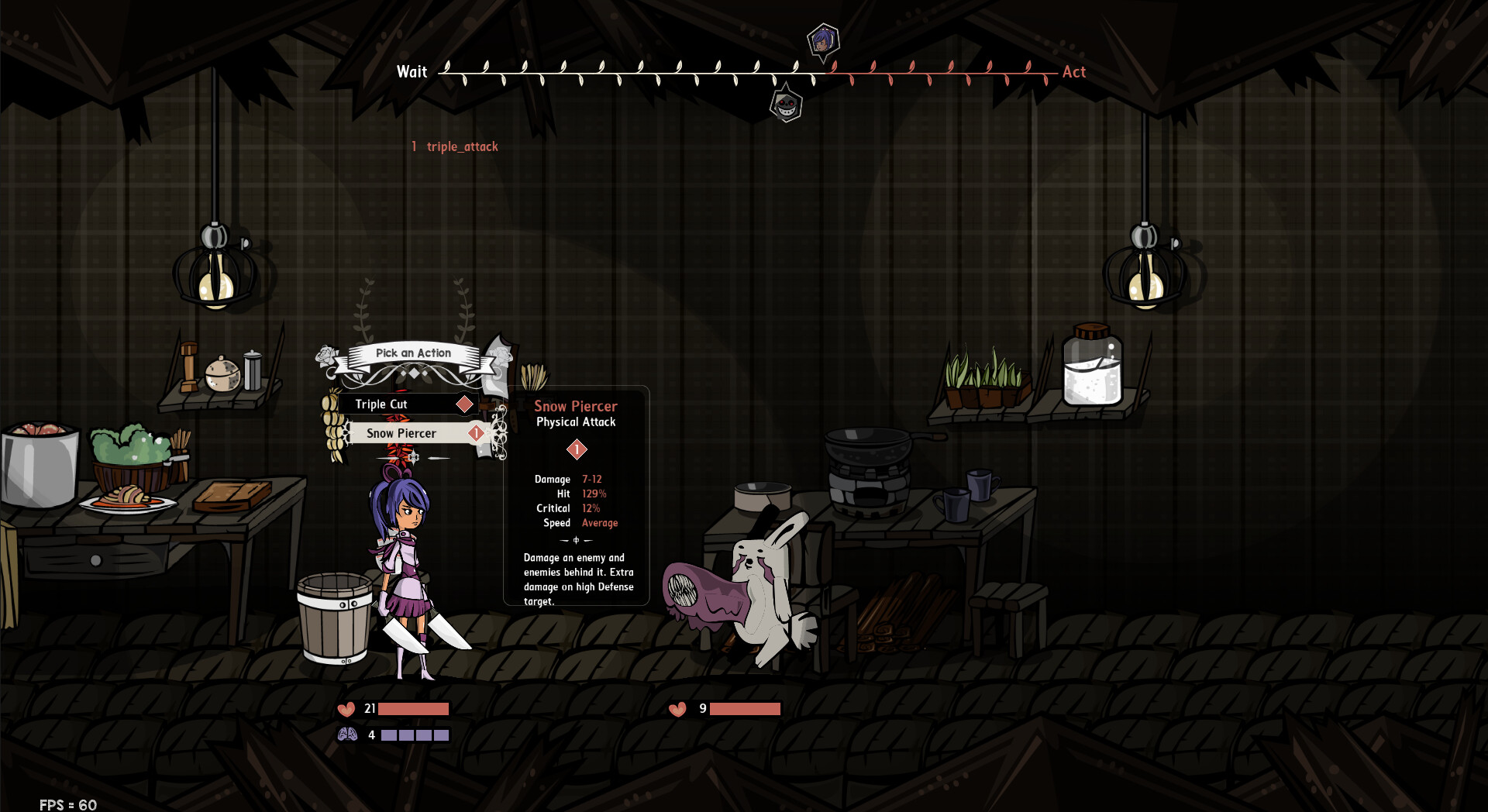Click the Act label at the timeline's end
This screenshot has height=812, width=1488.
click(x=1074, y=71)
